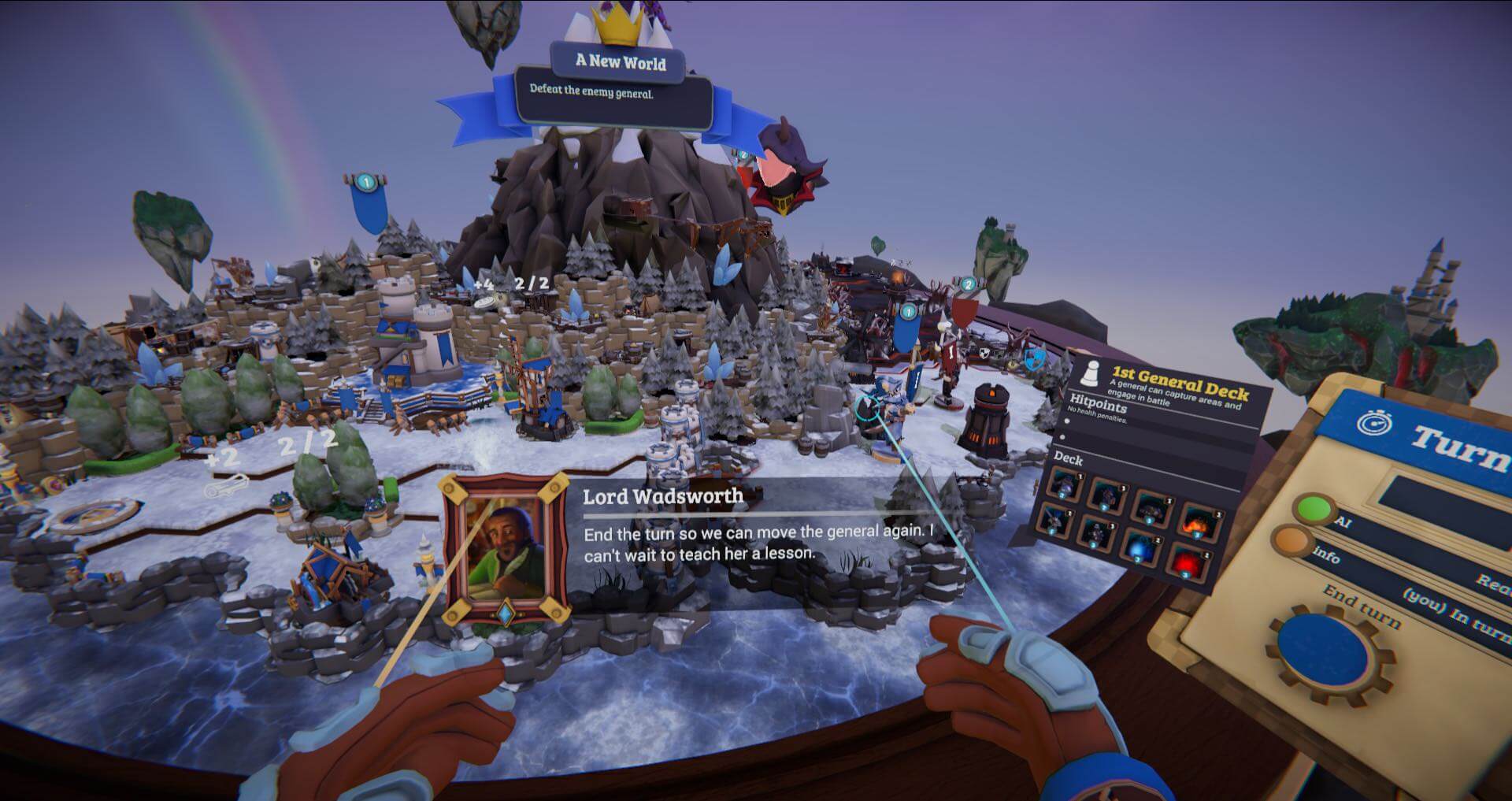Click the stopwatch icon on the Turn panel
Viewport: 1512px width, 801px height.
pyautogui.click(x=1373, y=423)
